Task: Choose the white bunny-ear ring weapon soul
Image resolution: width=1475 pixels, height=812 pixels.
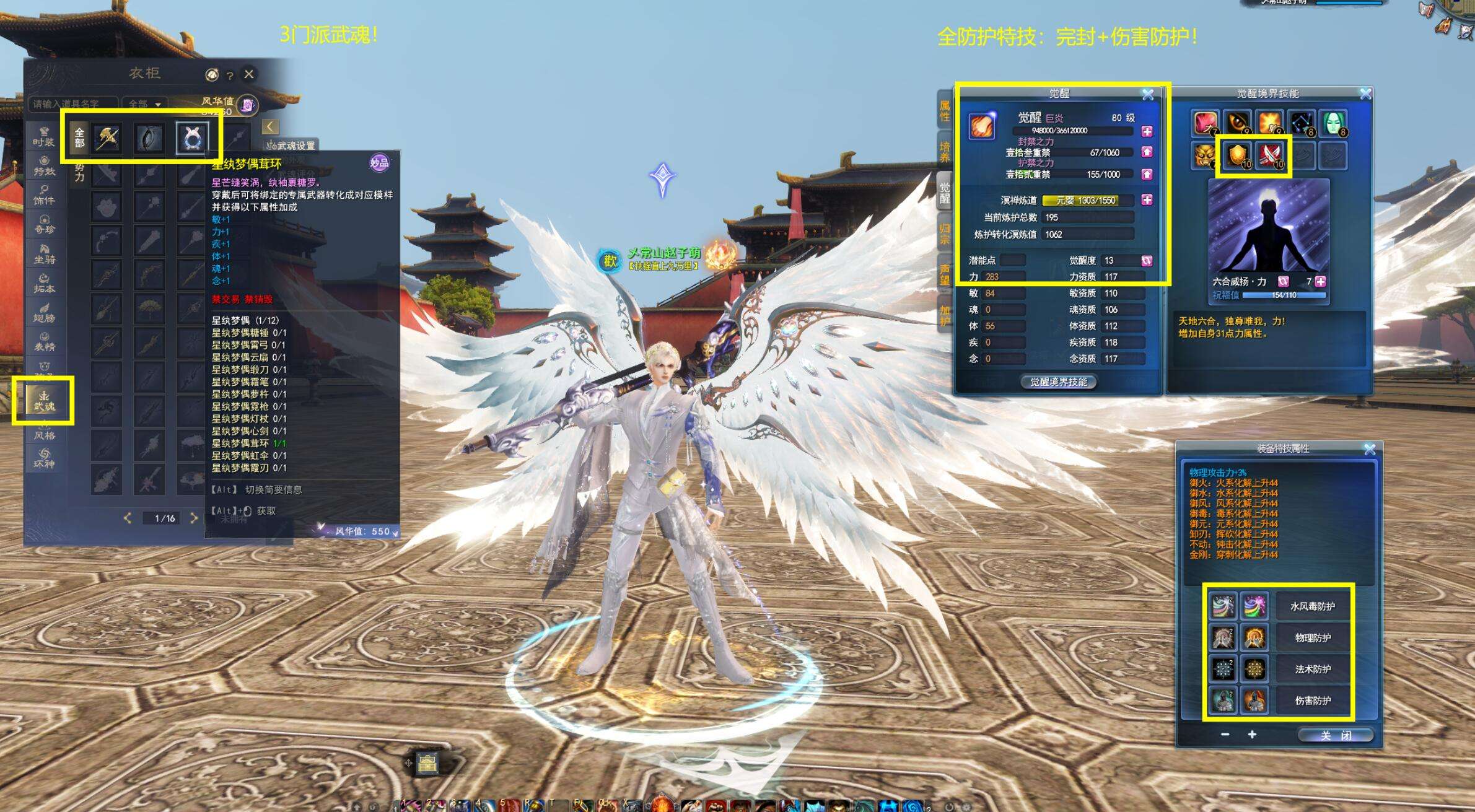Action: tap(192, 138)
